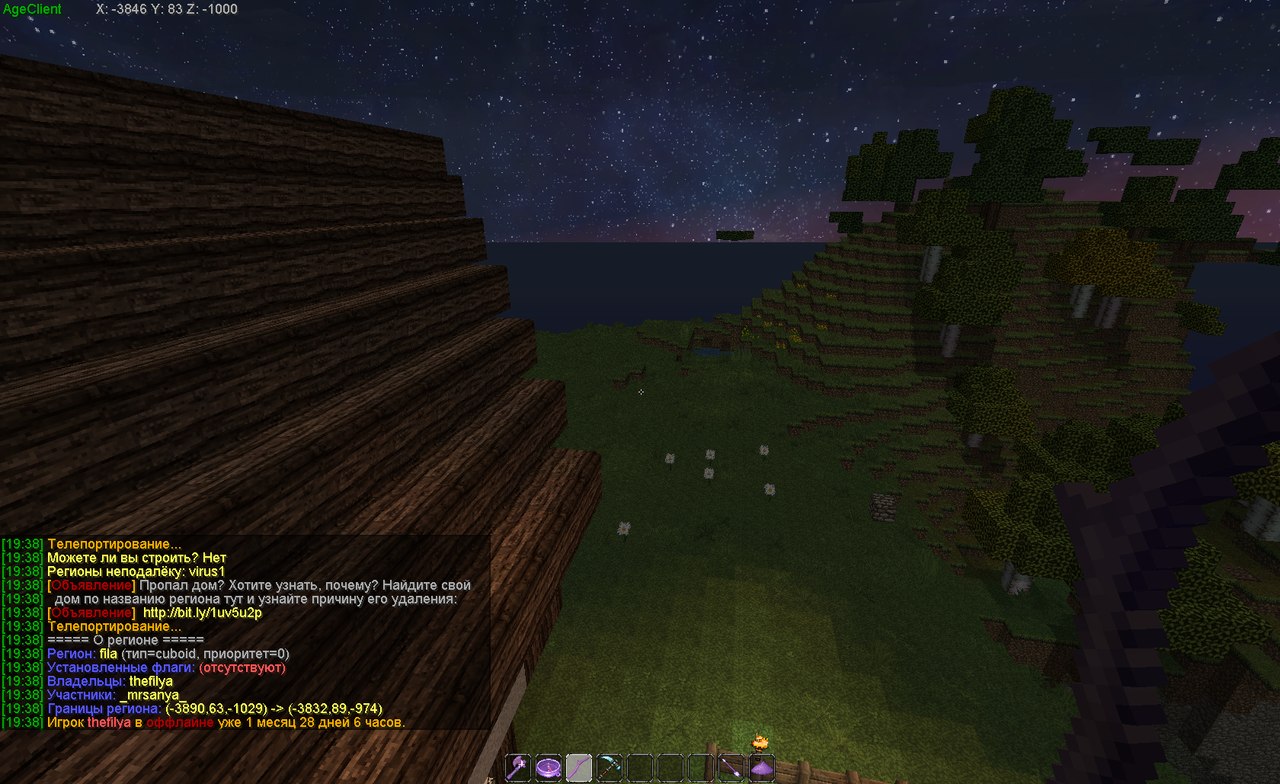Open the http://bit.ly/1uv5u2p chat link
The image size is (1280, 784).
(203, 612)
